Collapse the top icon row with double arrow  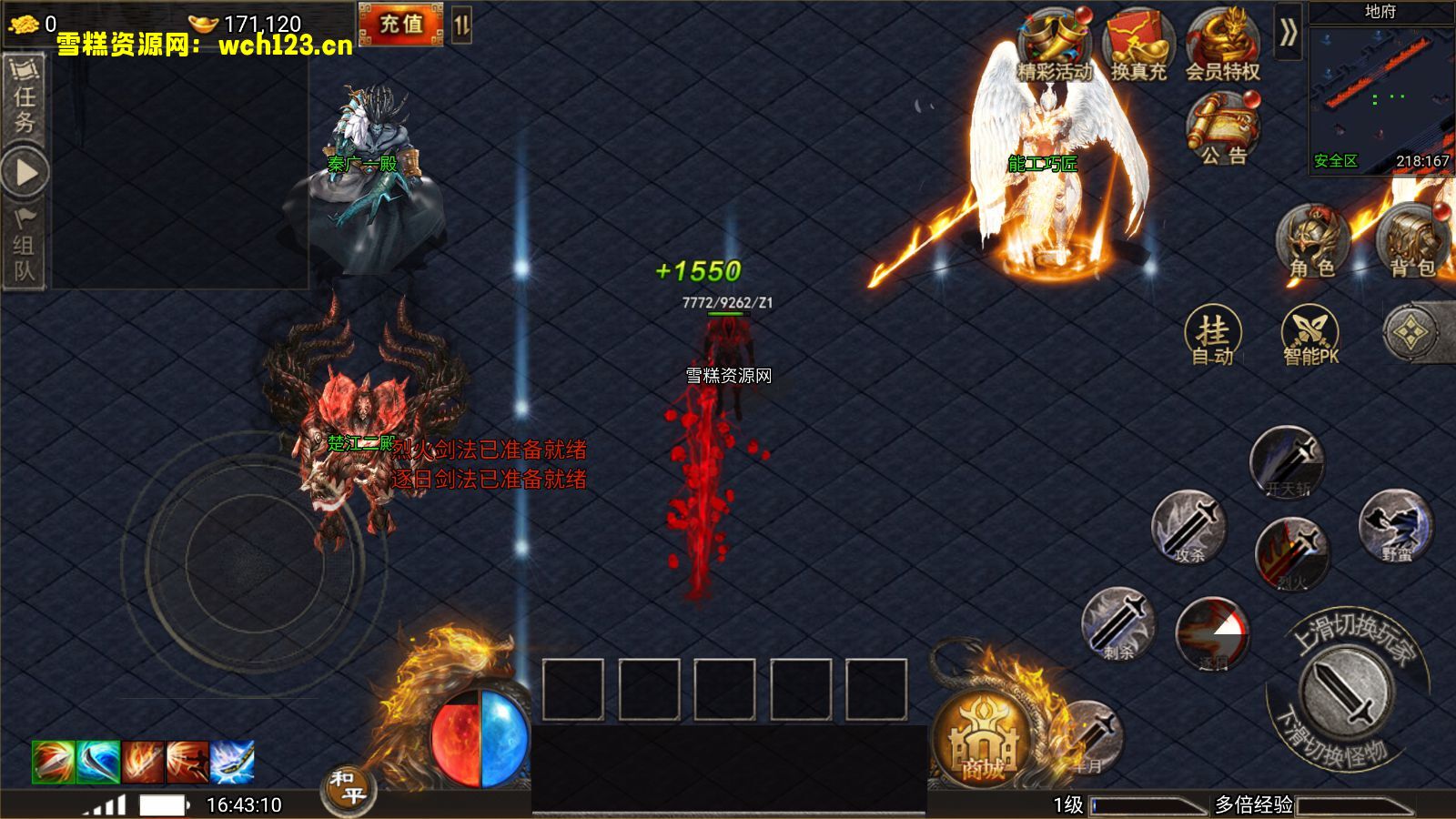pos(1288,33)
